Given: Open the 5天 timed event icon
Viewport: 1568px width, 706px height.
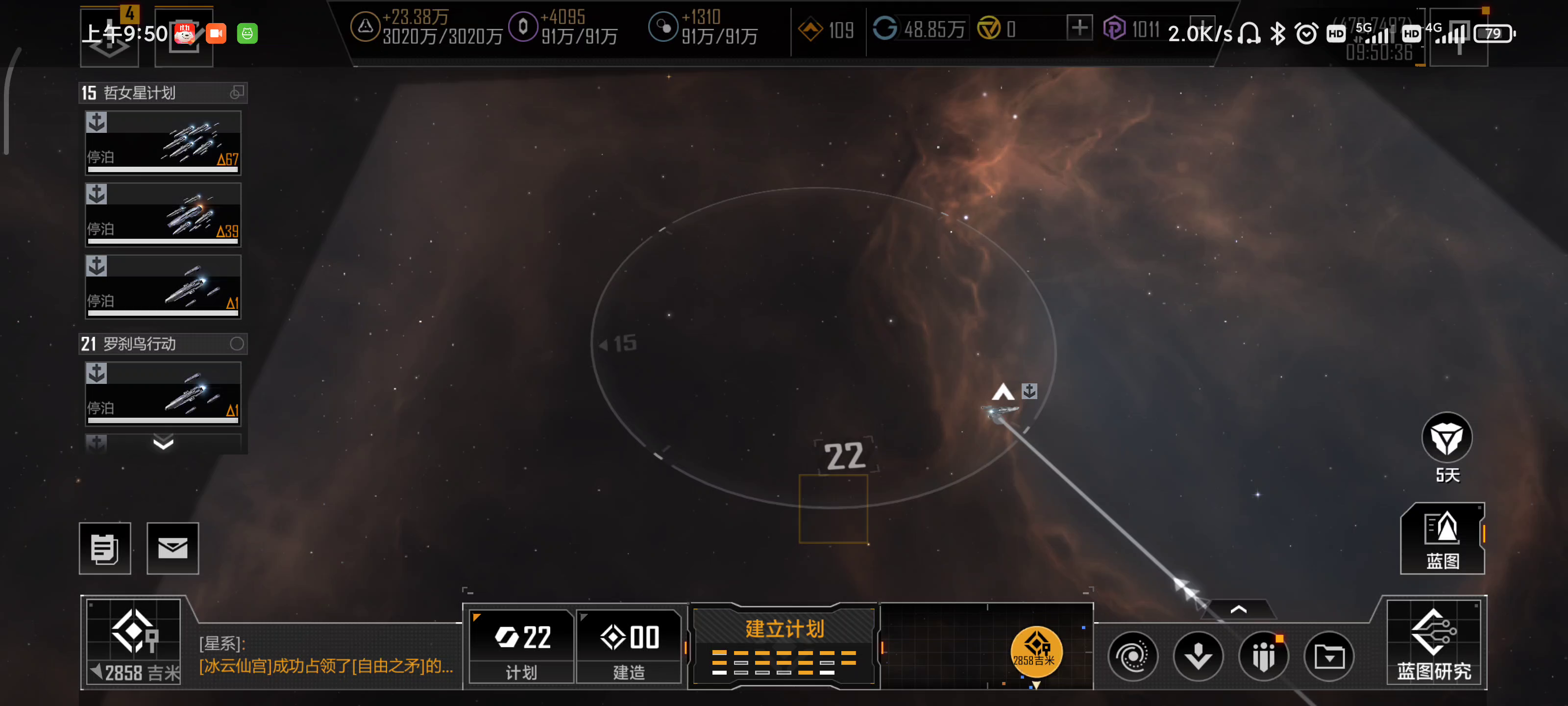Looking at the screenshot, I should click(x=1446, y=439).
